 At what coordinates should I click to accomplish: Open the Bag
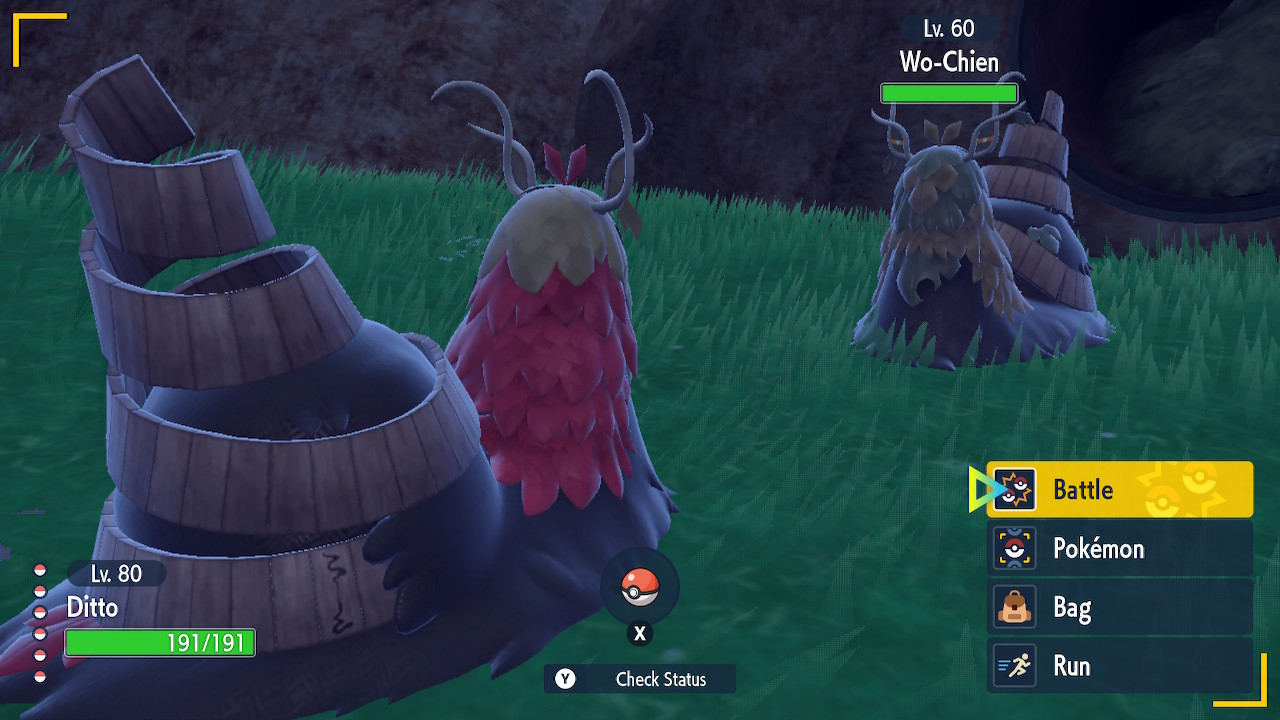pyautogui.click(x=1119, y=607)
